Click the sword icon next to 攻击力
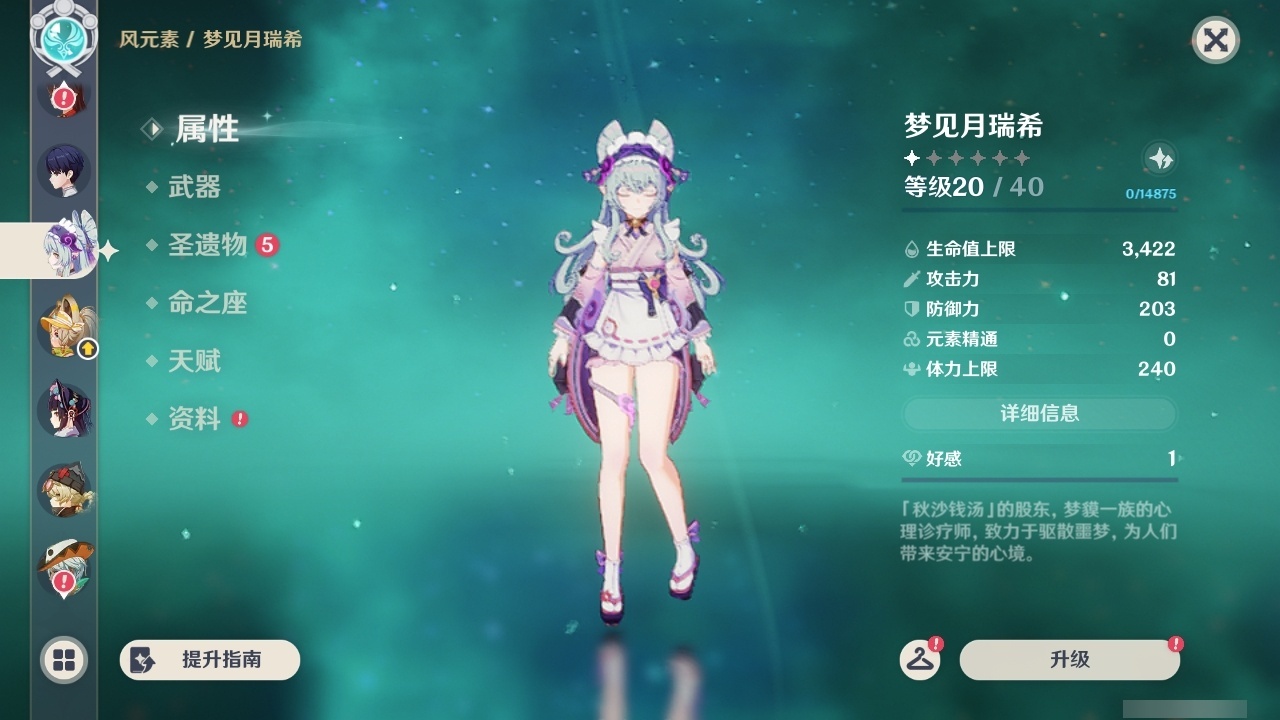The image size is (1280, 720). coord(911,279)
